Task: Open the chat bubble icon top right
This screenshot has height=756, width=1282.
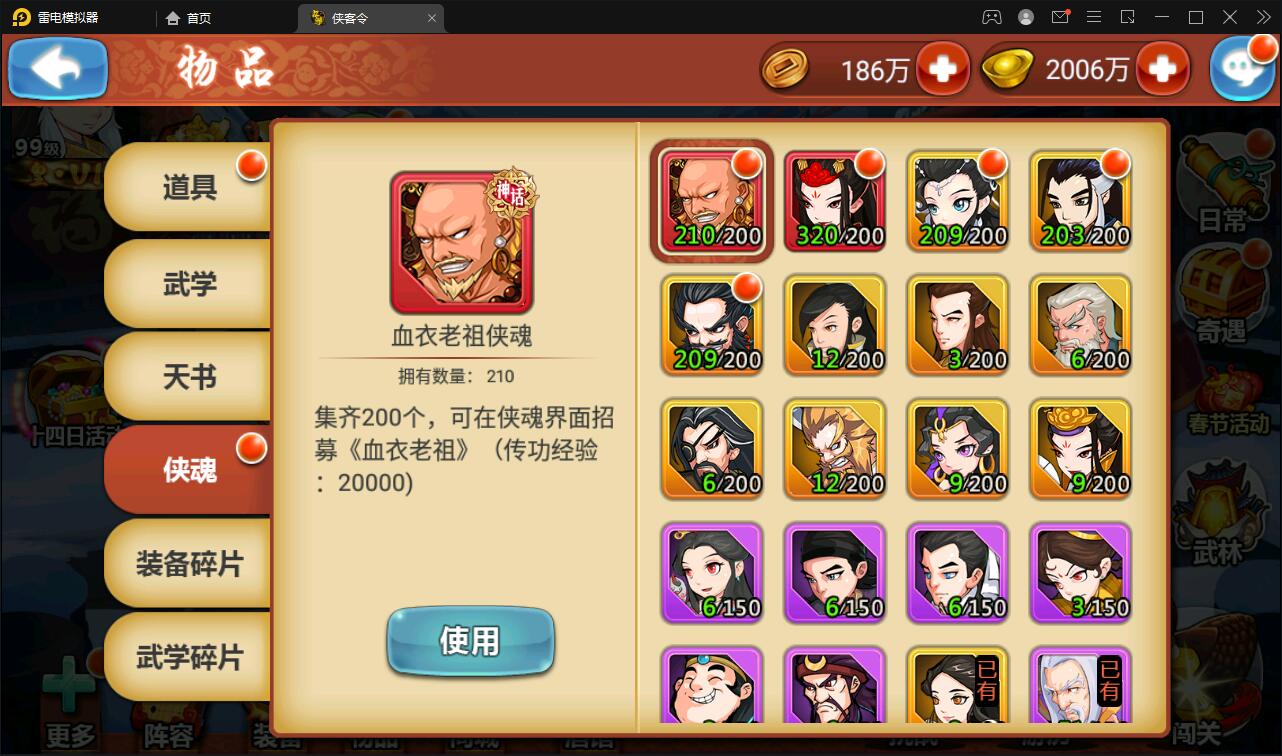Action: [1243, 66]
